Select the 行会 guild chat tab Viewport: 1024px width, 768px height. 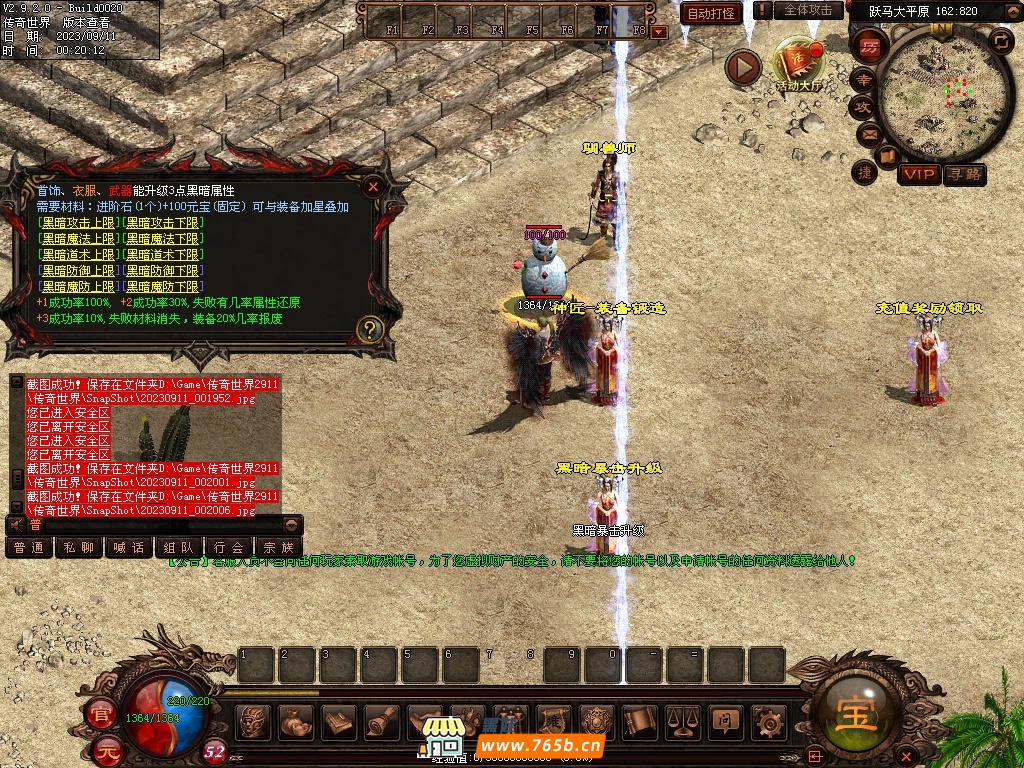229,547
